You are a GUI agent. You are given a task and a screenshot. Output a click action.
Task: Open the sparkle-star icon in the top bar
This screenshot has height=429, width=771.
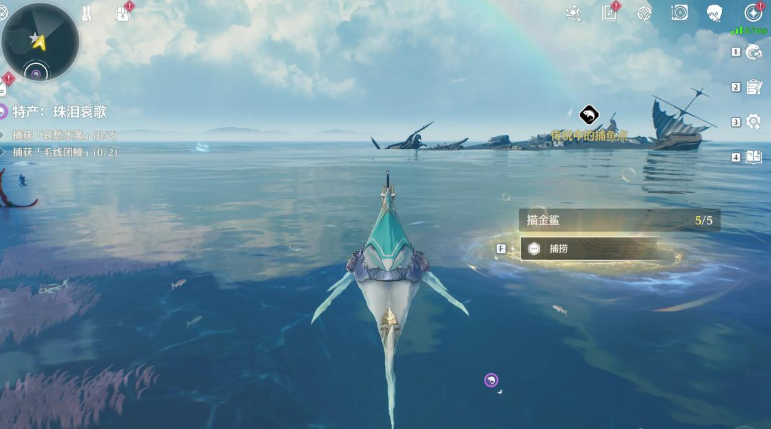click(573, 13)
